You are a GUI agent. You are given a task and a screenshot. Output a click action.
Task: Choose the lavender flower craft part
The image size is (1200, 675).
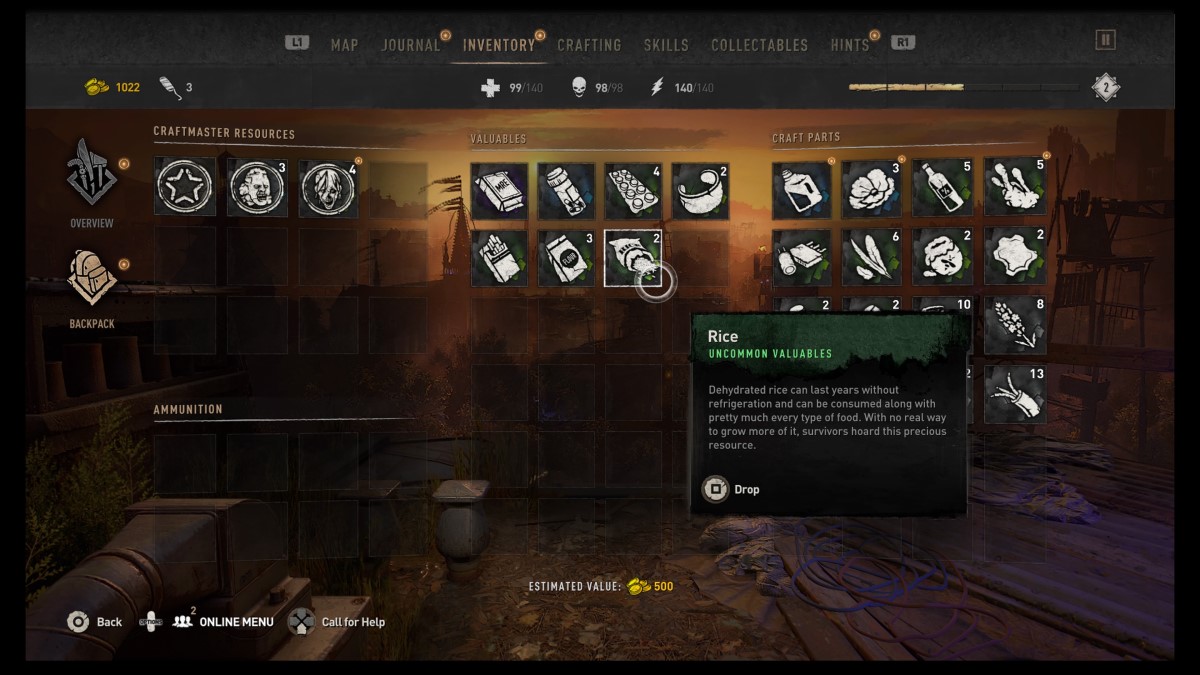coord(1015,325)
